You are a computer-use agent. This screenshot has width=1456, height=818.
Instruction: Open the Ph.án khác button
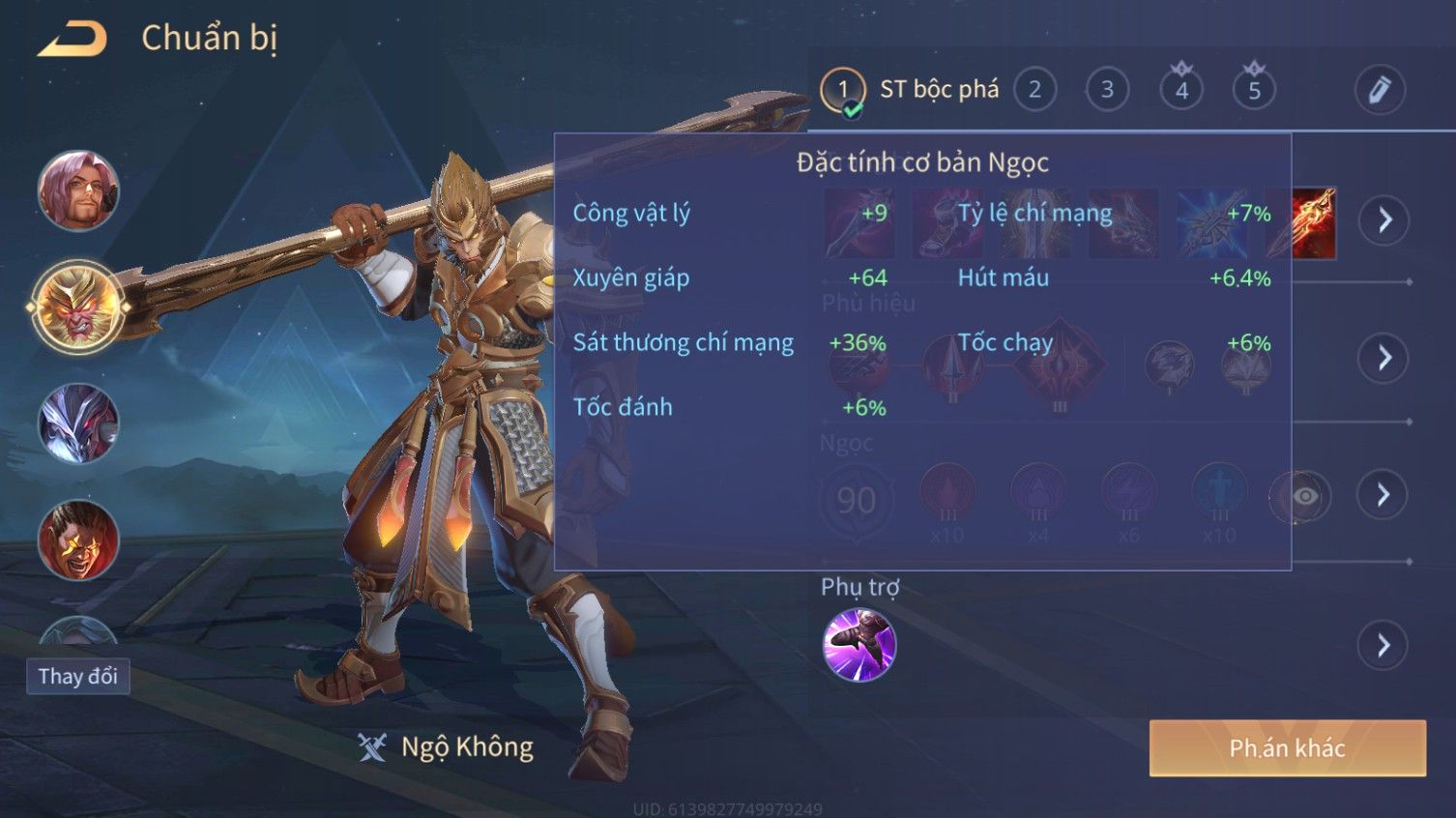[x=1287, y=747]
